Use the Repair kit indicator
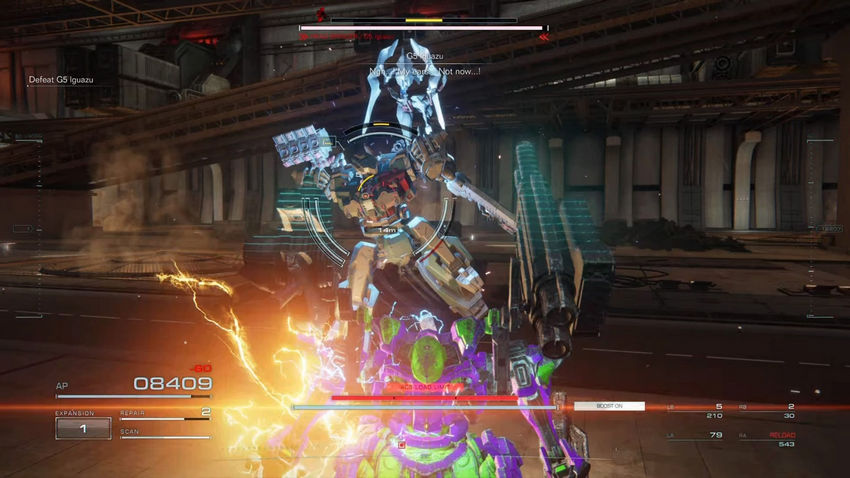Screen dimensions: 850x478 pos(165,415)
